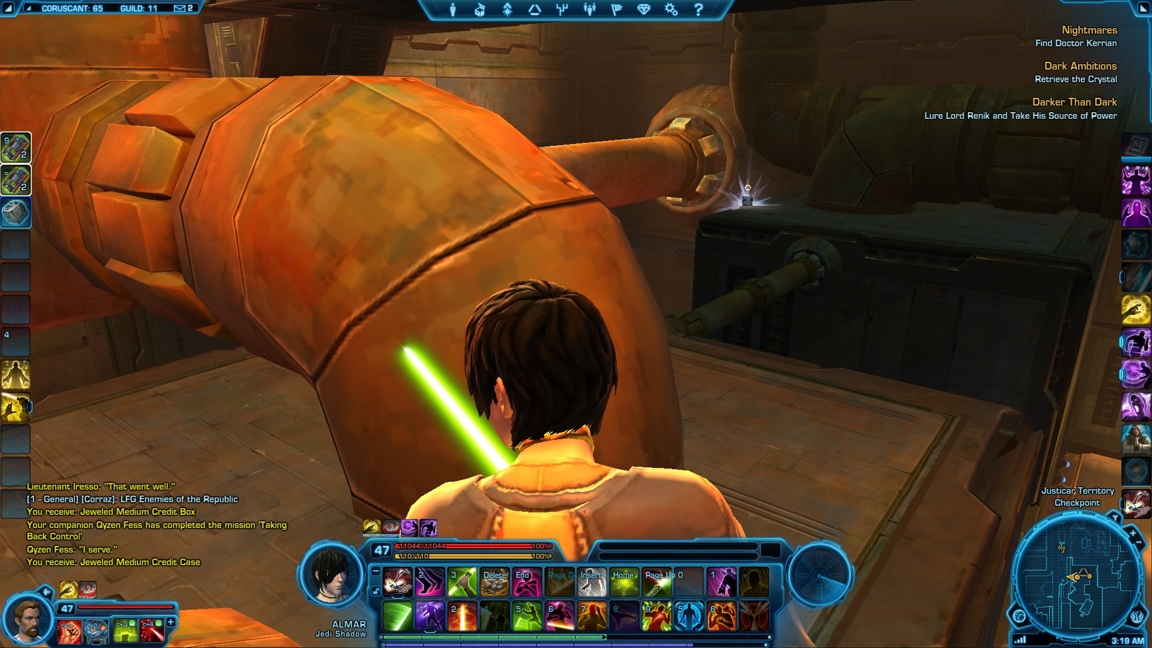Viewport: 1152px width, 648px height.
Task: Activate the ability bound to Home key
Action: click(624, 582)
